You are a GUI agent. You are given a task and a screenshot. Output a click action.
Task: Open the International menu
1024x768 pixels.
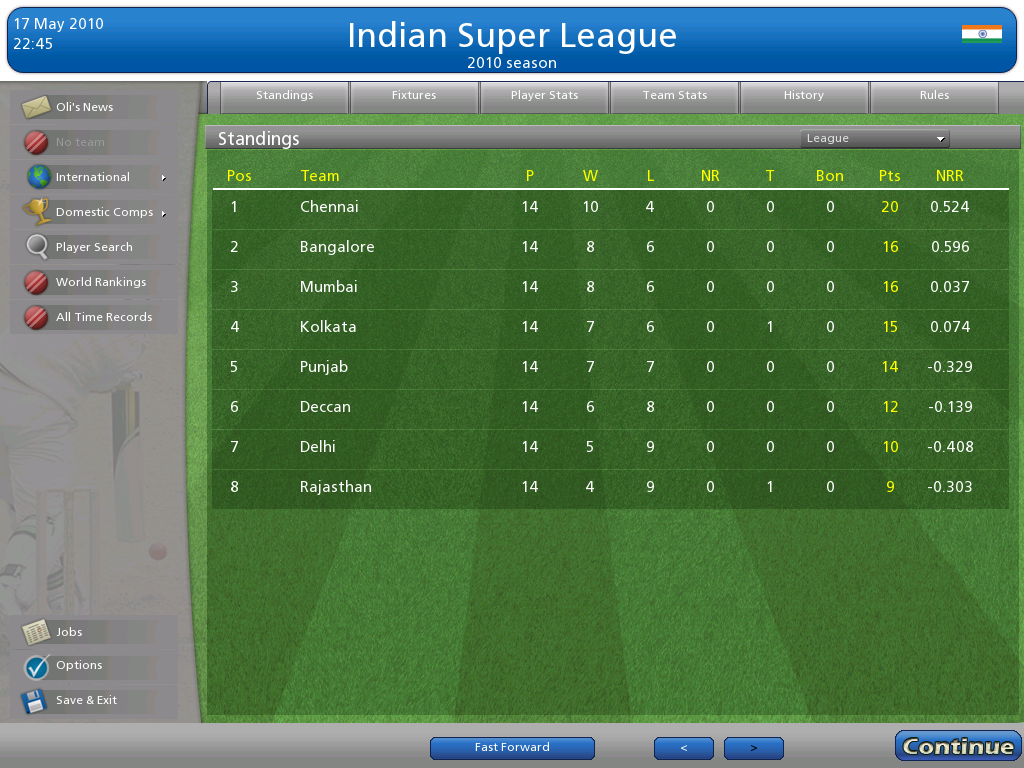pyautogui.click(x=93, y=177)
